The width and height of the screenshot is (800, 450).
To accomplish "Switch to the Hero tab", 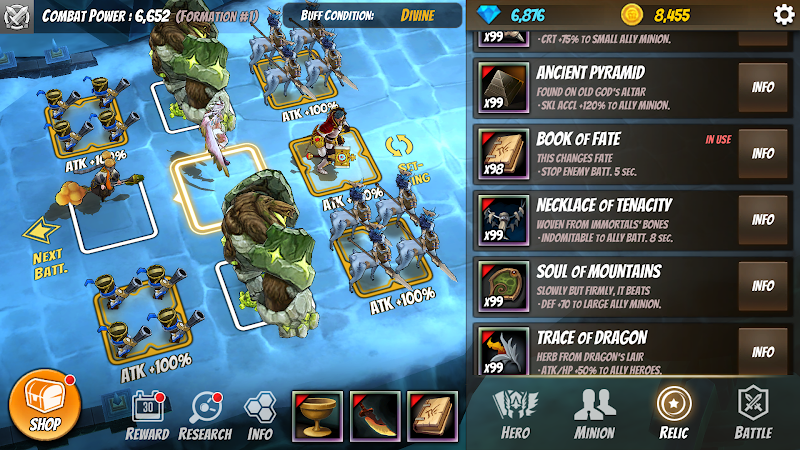I will coord(514,412).
